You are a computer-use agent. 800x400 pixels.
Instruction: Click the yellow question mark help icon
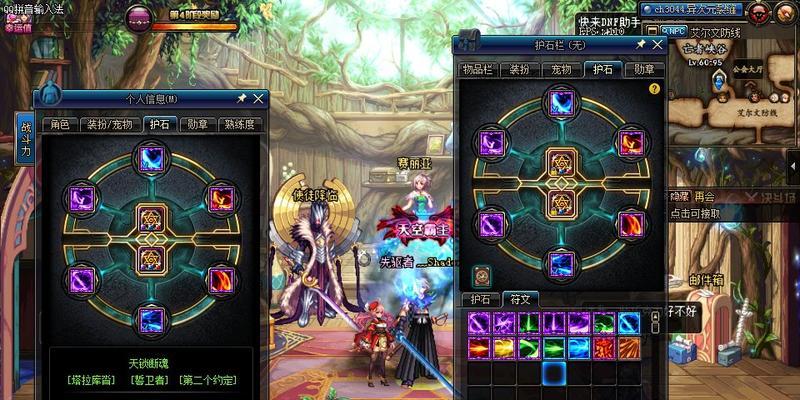[654, 88]
